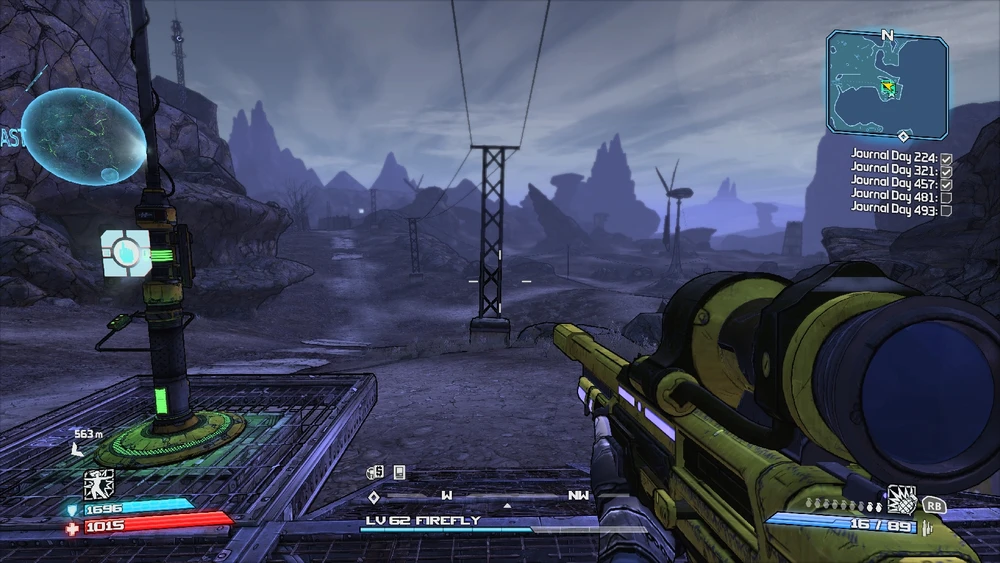Select the Journal Day 457 objective
The image size is (1000, 563).
[x=894, y=183]
